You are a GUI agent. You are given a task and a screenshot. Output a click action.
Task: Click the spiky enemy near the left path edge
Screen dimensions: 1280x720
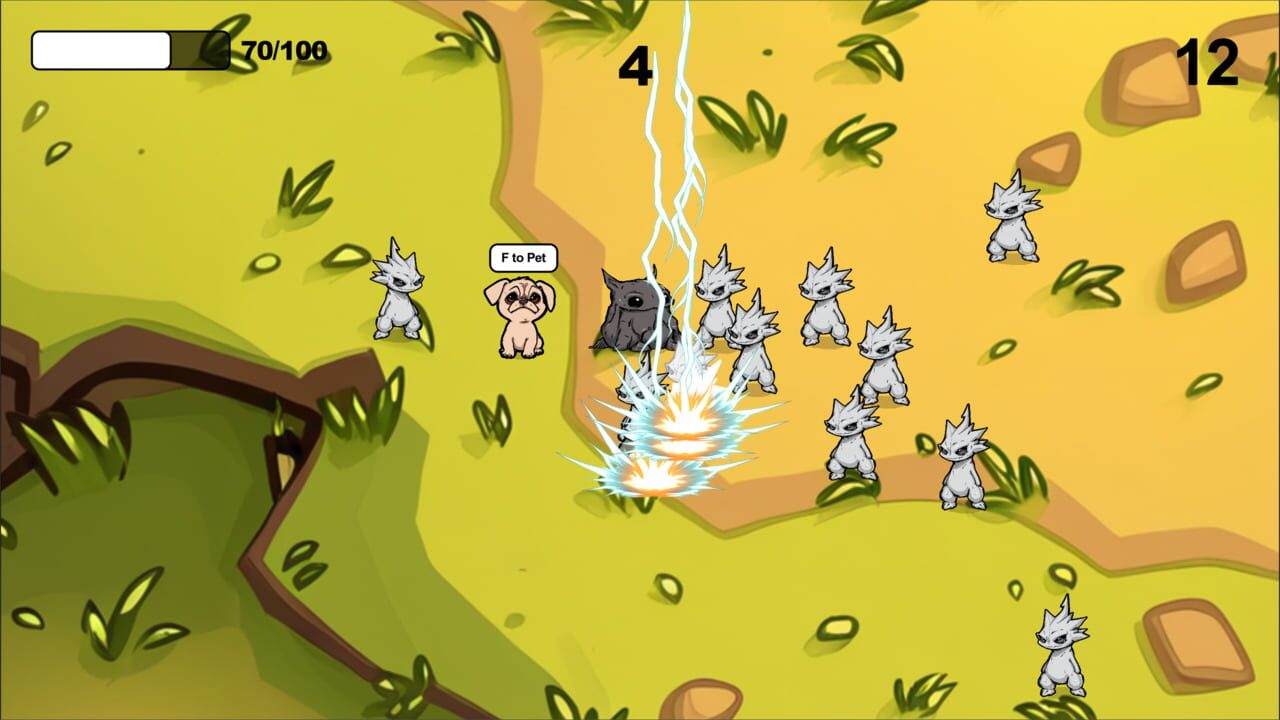(398, 300)
